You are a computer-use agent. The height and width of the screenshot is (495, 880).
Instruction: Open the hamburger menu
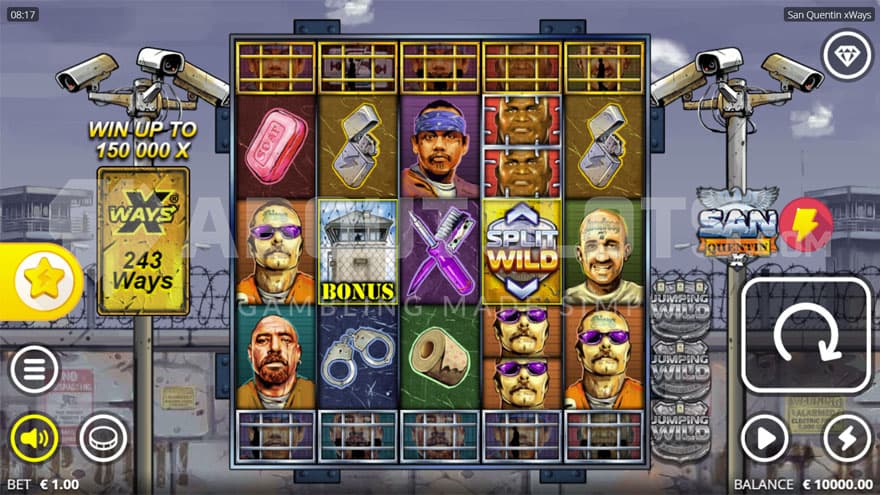34,371
